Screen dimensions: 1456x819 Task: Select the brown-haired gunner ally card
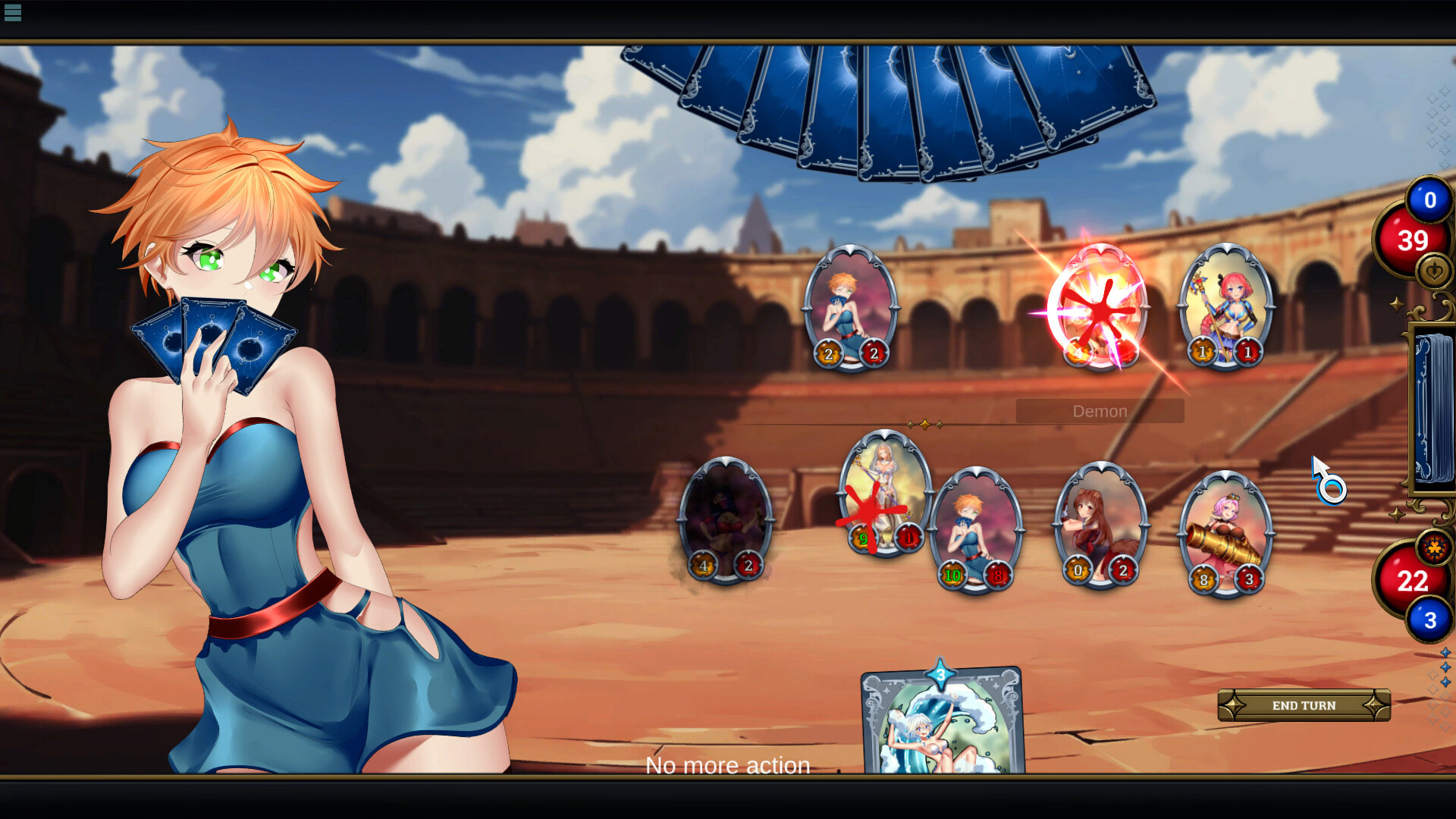[1098, 523]
